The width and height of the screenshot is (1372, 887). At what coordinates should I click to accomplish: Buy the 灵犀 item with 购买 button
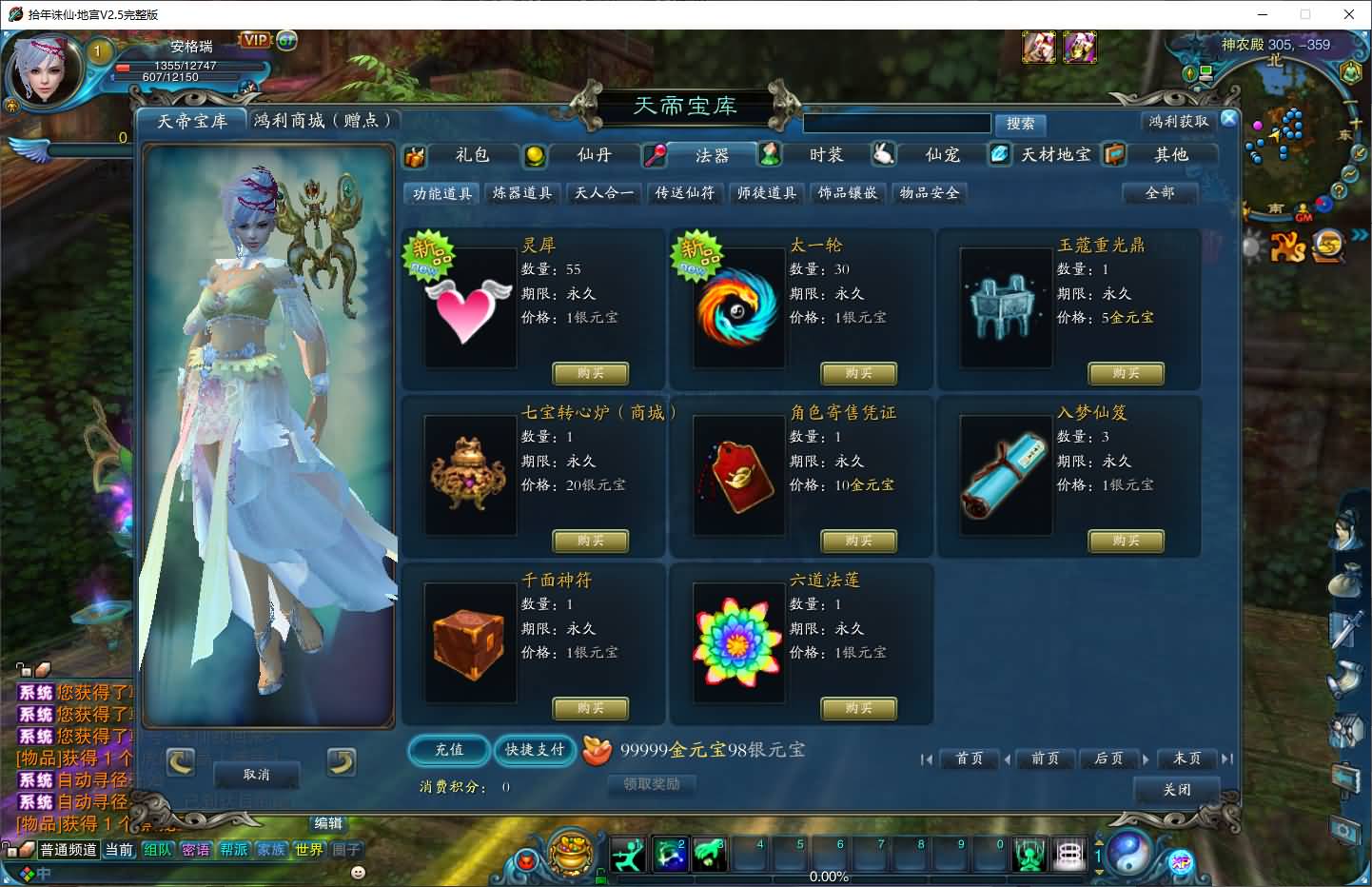point(590,373)
